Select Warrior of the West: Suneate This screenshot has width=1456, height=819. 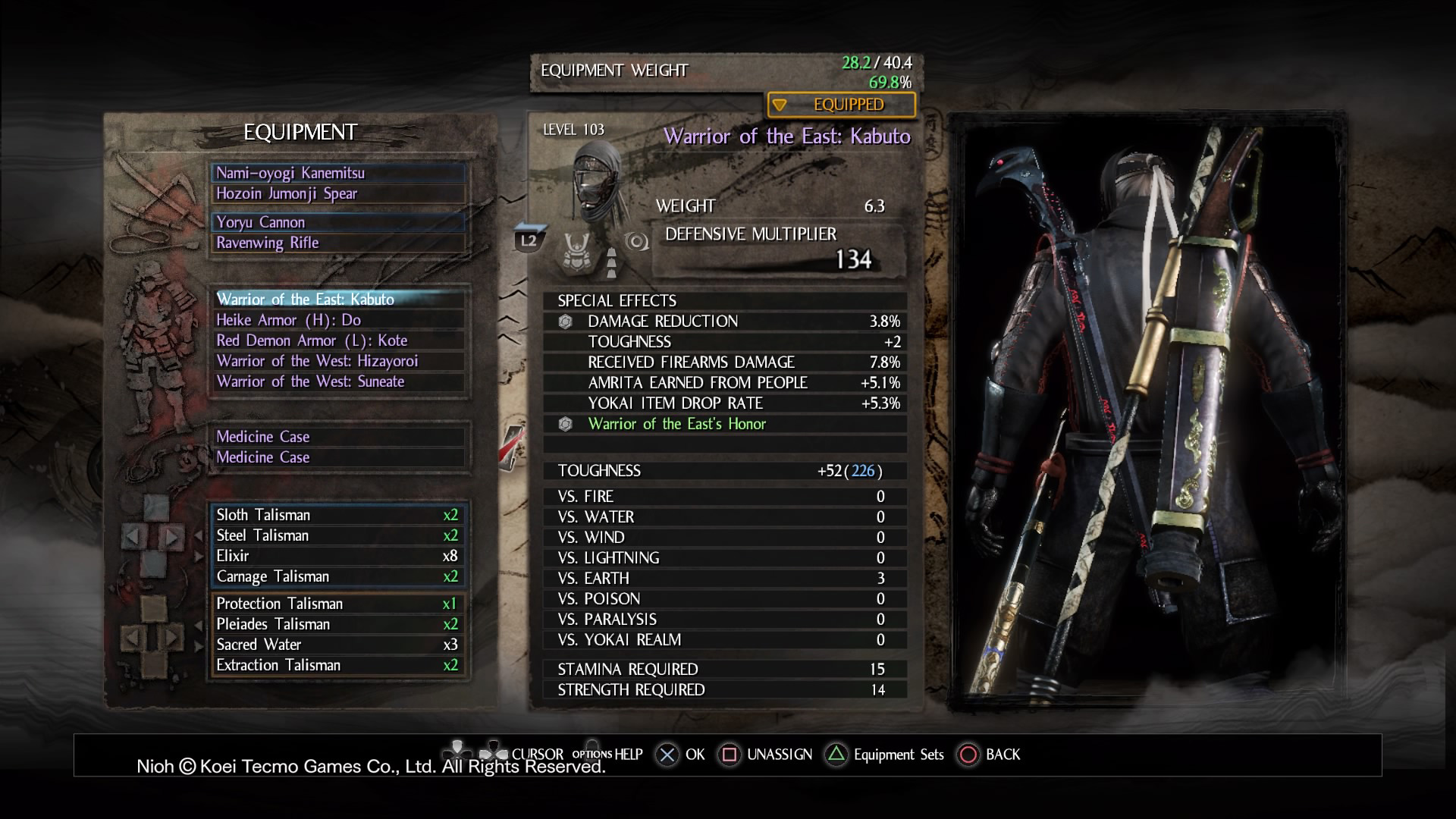[x=338, y=381]
